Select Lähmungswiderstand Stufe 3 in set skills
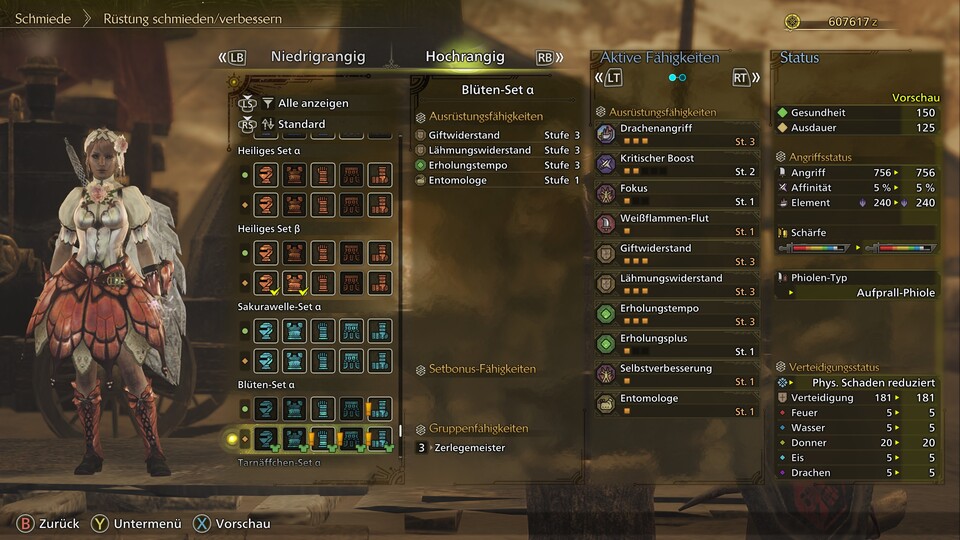Screen dimensions: 960x540 coord(497,150)
